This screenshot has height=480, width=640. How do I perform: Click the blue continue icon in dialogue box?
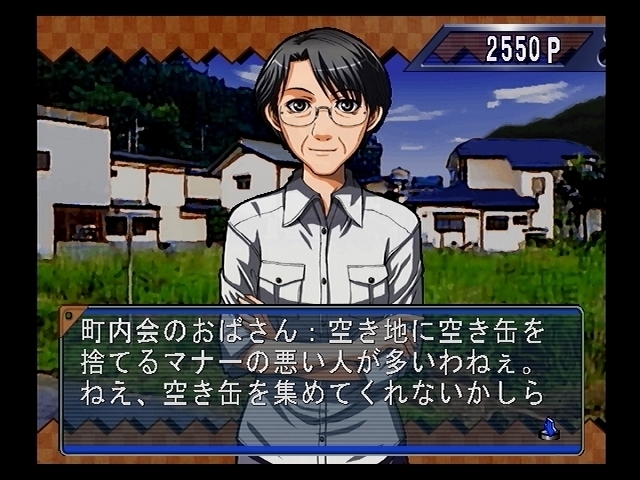549,430
